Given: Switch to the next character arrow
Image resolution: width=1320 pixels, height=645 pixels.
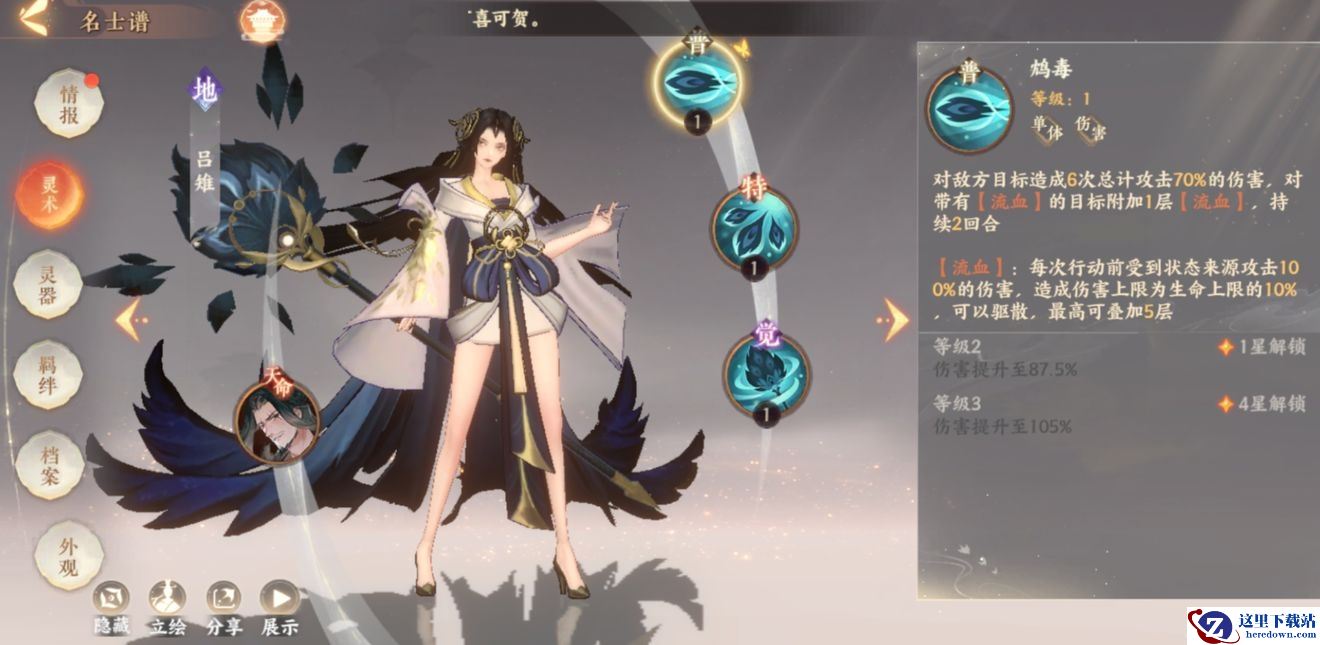Looking at the screenshot, I should click(x=893, y=320).
